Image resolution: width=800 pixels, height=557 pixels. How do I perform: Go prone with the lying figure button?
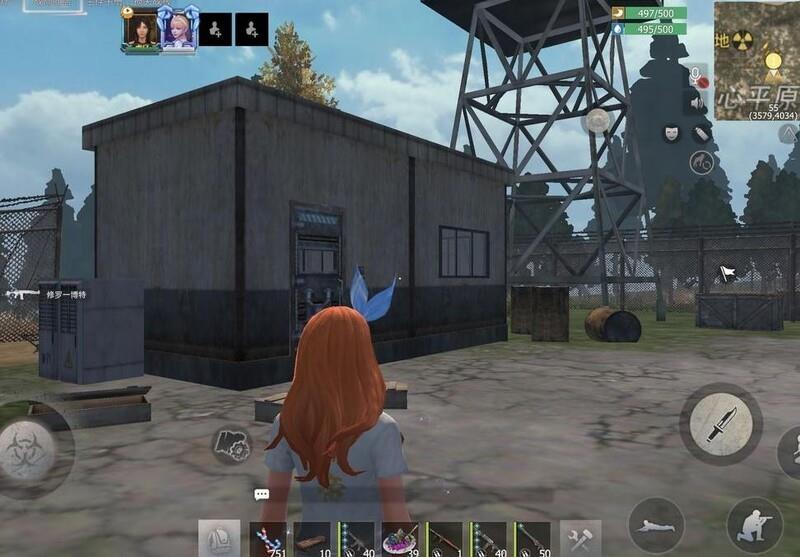[656, 524]
